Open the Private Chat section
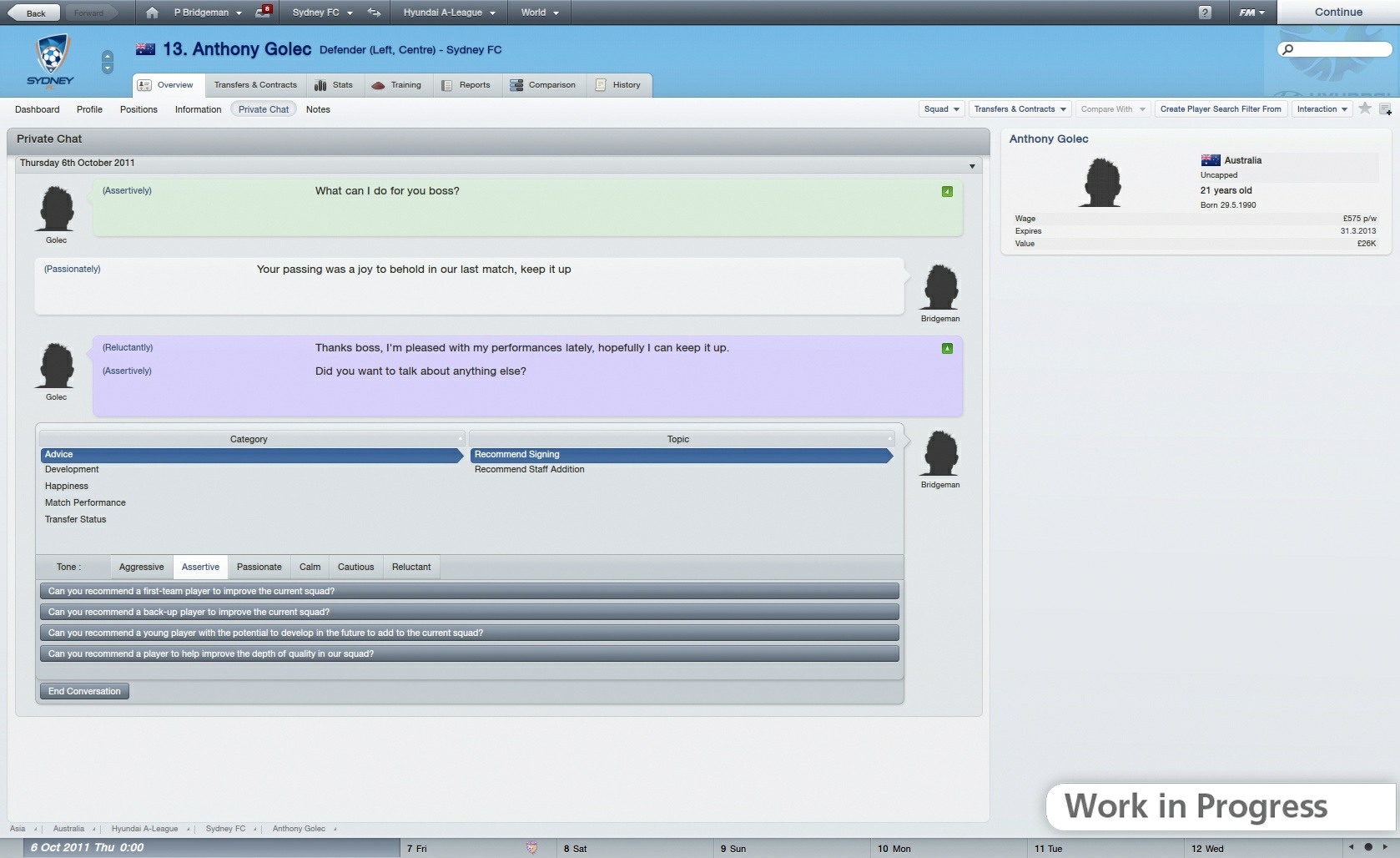This screenshot has height=858, width=1400. [263, 109]
